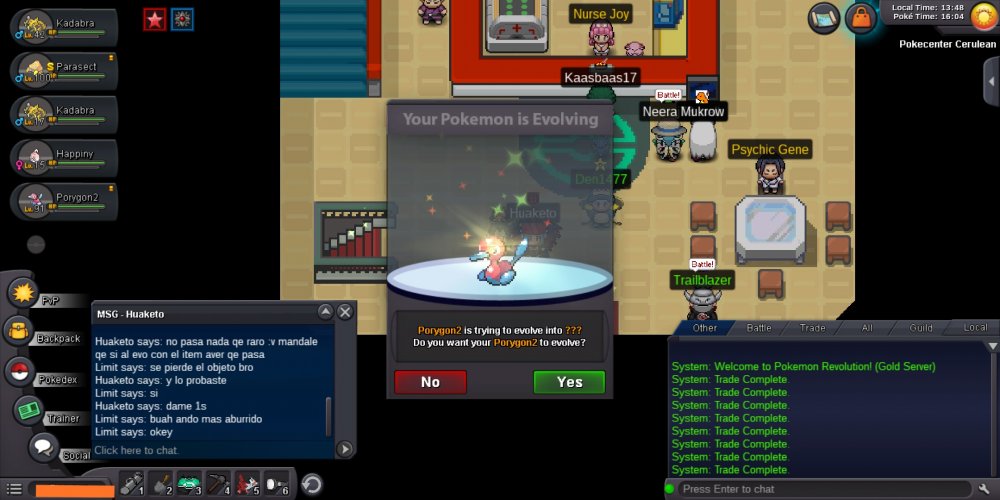
Task: Switch to the Trade chat tab
Action: tap(812, 327)
